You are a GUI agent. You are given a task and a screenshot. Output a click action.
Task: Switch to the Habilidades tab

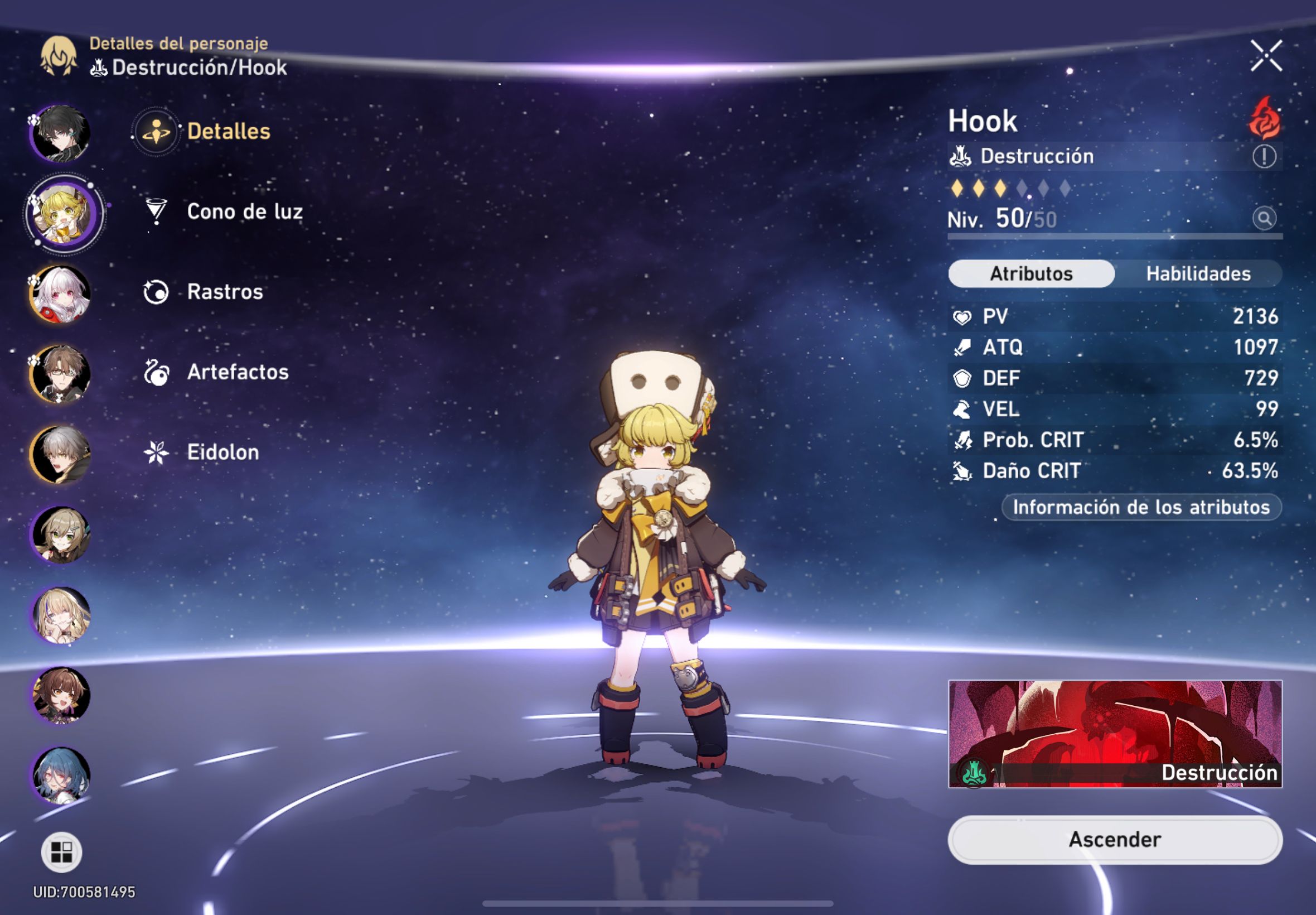pos(1198,273)
